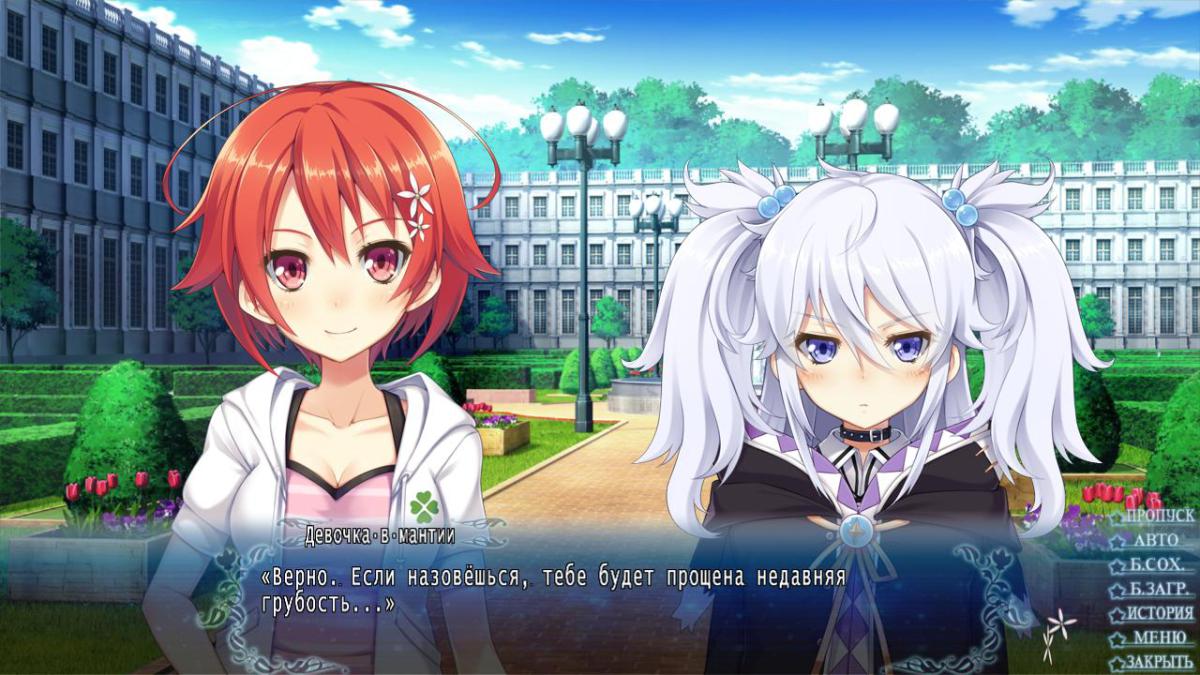Open the ИСТОРИЯ dialogue history
Image resolution: width=1200 pixels, height=675 pixels.
[1159, 613]
